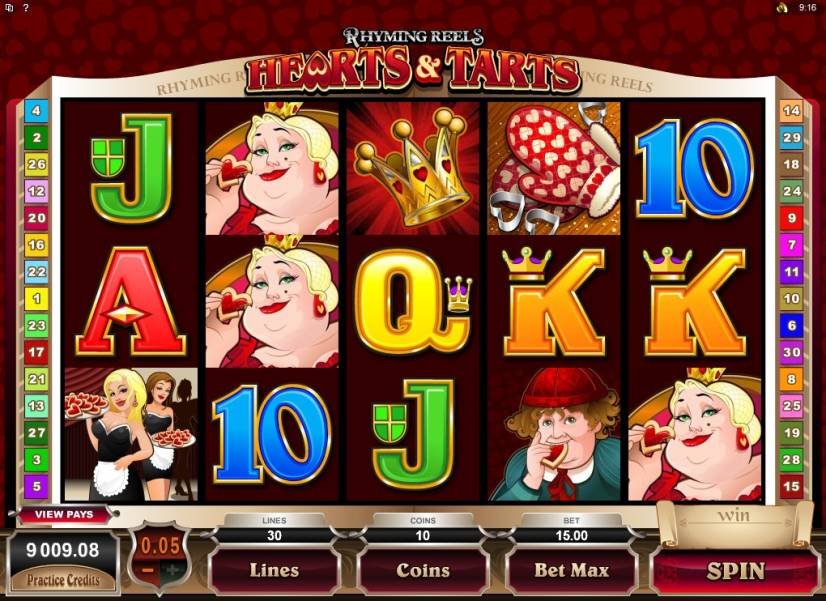The image size is (826, 601).
Task: Select Bet Max
Action: (x=571, y=571)
